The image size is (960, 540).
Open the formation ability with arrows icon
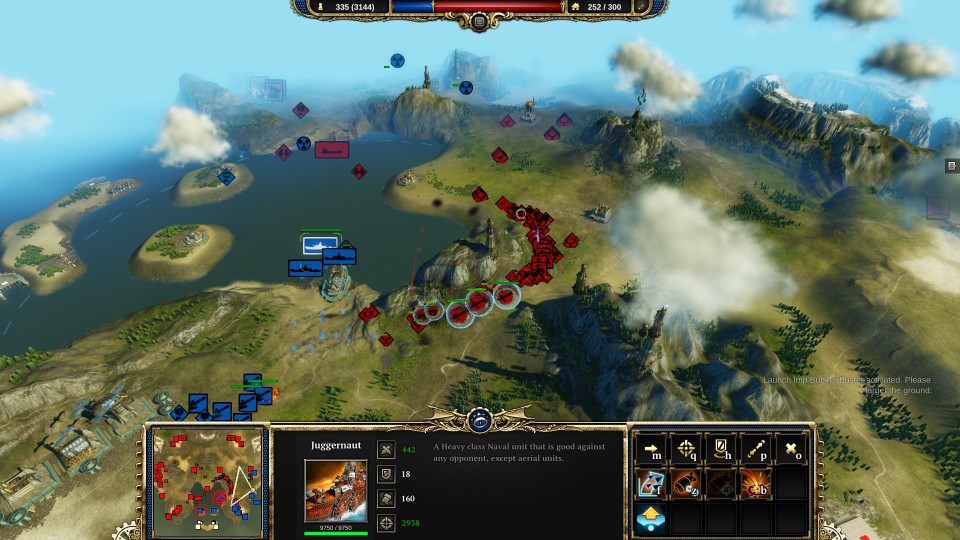(652, 484)
